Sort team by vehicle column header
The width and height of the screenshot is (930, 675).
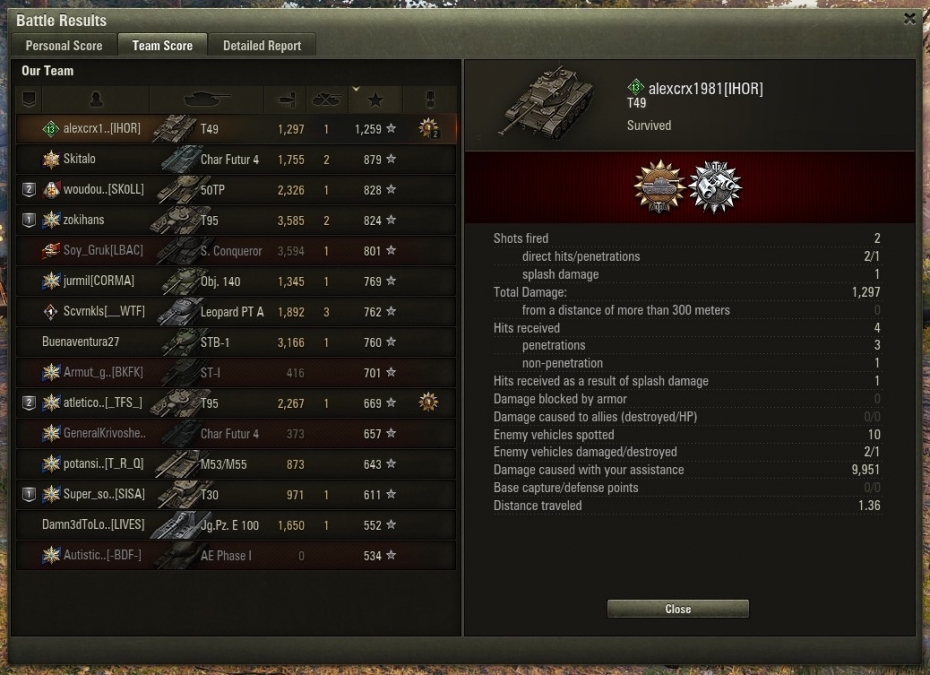(x=207, y=100)
